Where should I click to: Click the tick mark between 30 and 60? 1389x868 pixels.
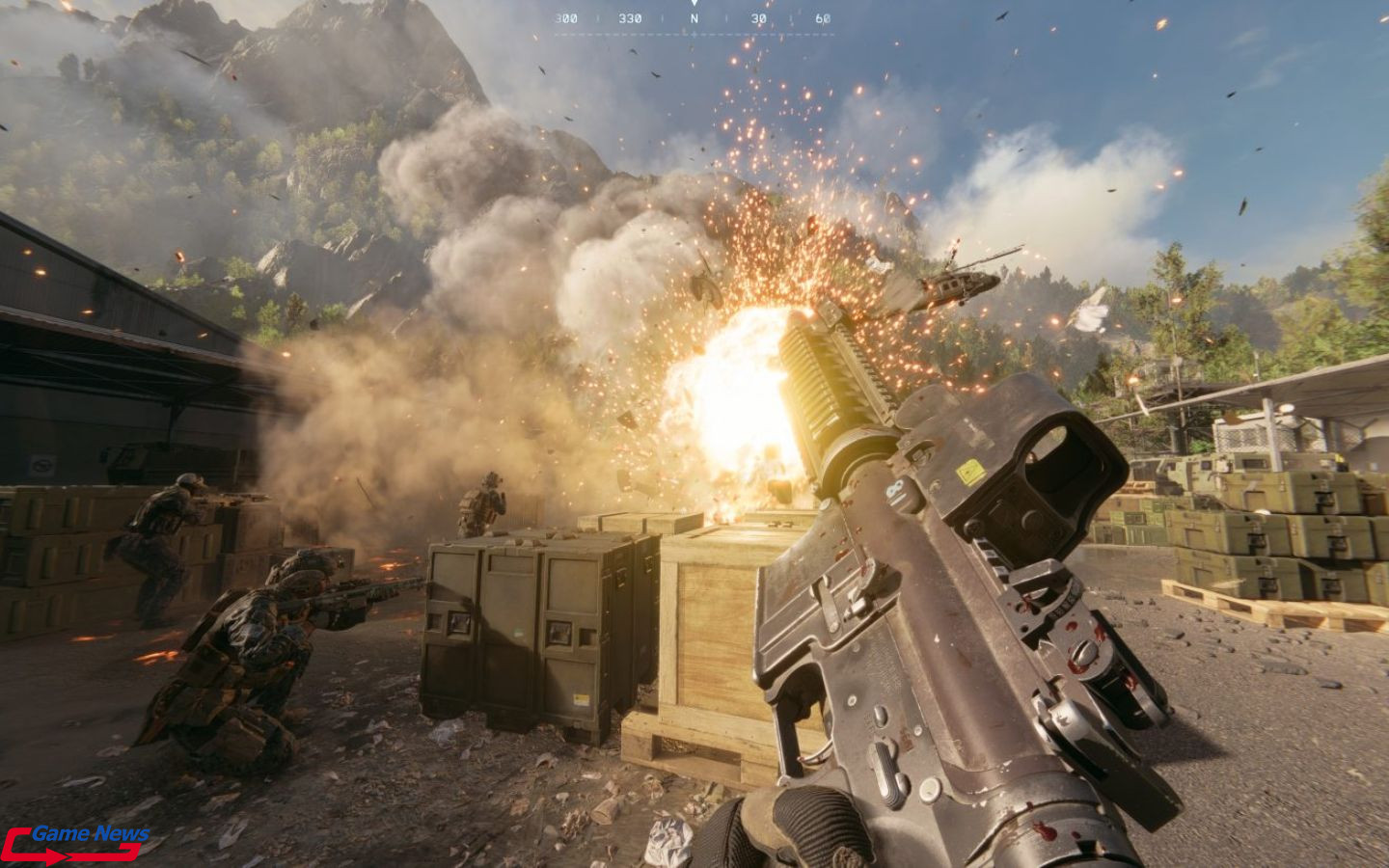click(x=791, y=17)
